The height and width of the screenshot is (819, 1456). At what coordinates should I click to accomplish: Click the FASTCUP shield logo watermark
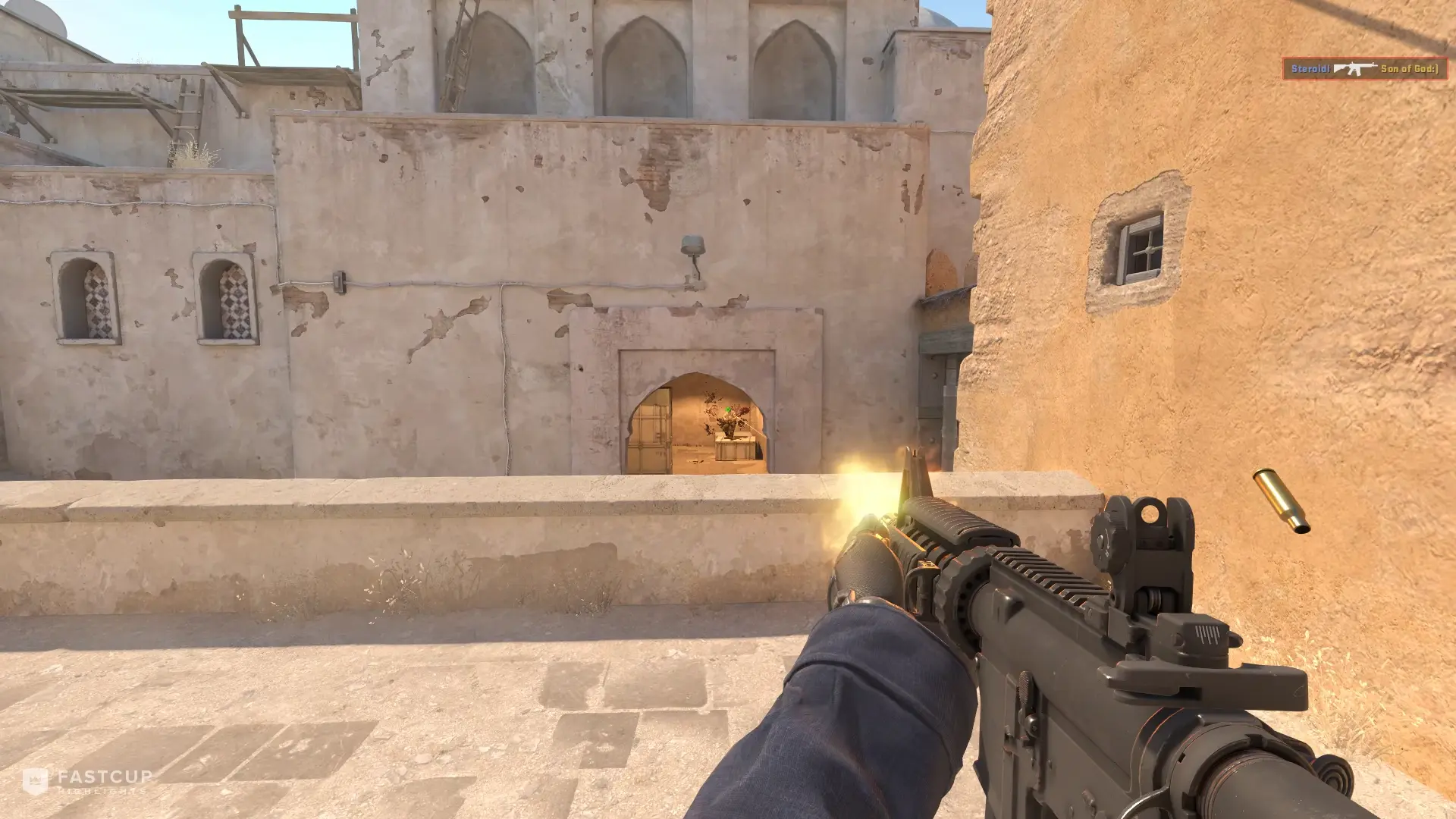click(35, 781)
